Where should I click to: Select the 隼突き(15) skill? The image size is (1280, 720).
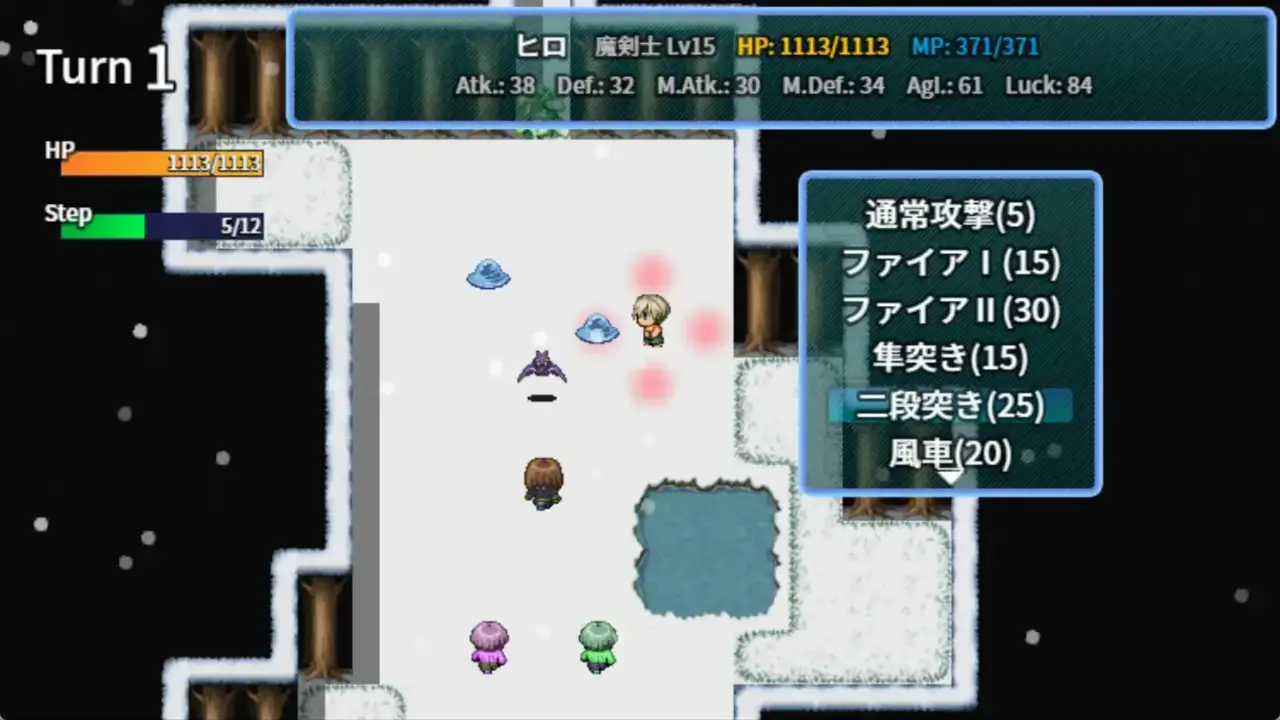click(950, 358)
